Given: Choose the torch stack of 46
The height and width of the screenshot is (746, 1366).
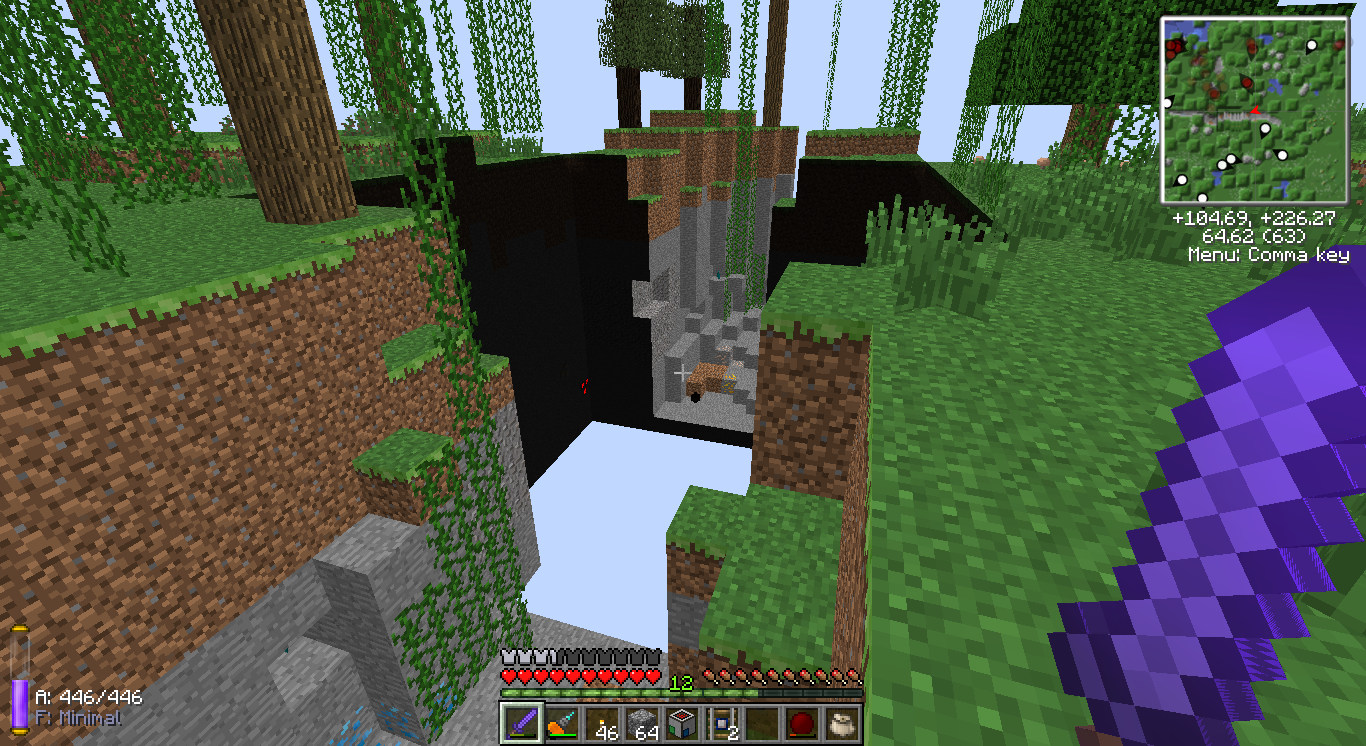Looking at the screenshot, I should click(601, 723).
